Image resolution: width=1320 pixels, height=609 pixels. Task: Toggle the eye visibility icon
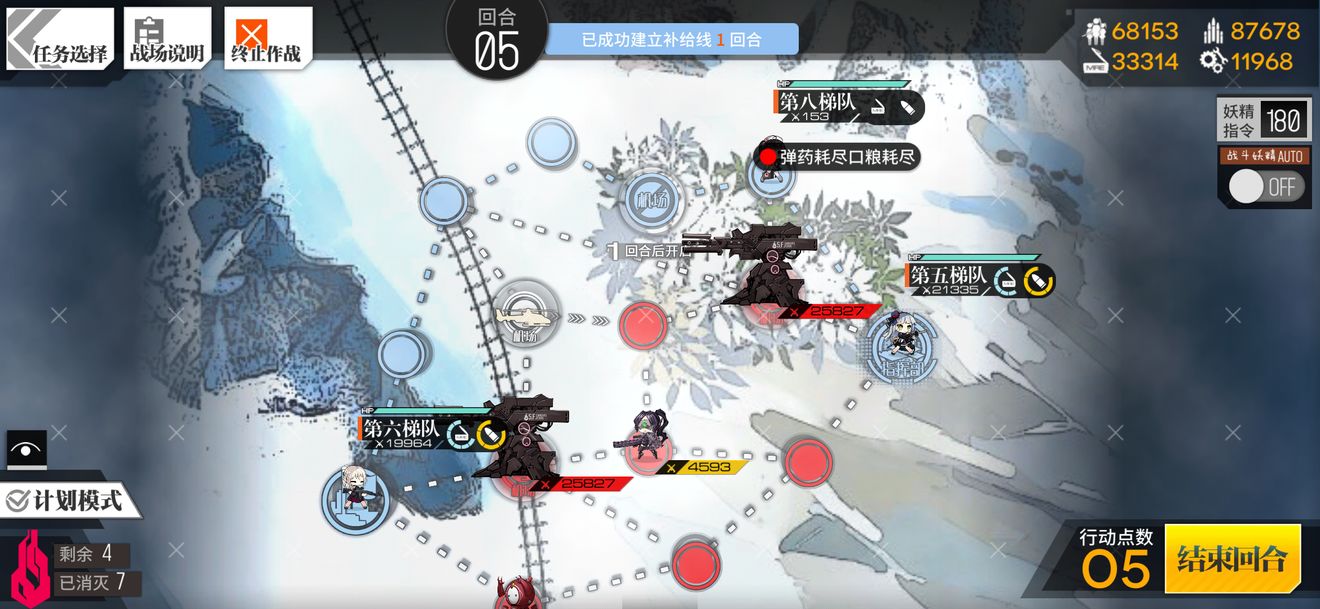pyautogui.click(x=26, y=450)
